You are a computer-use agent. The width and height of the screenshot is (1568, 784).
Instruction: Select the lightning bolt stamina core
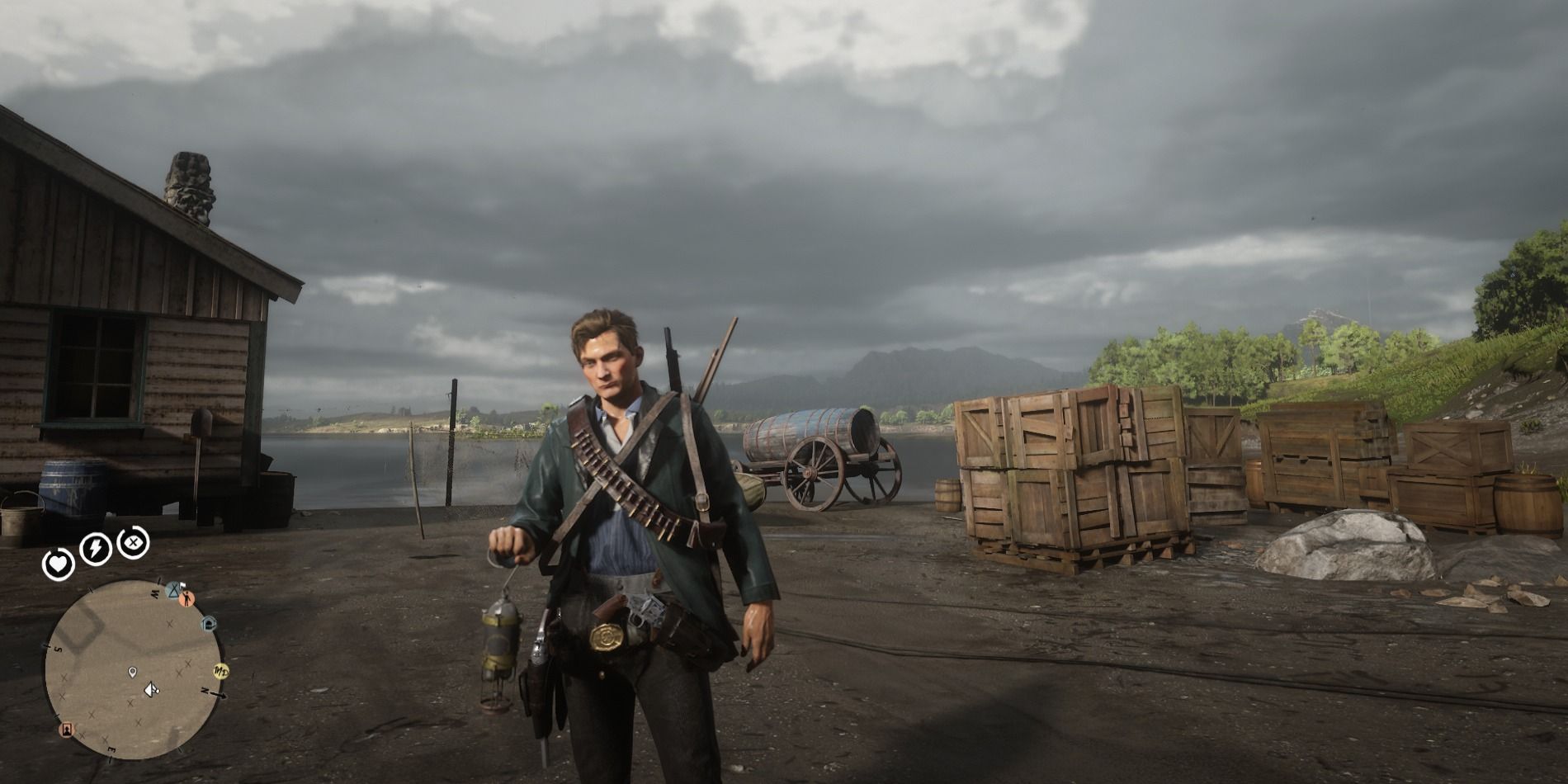point(95,548)
